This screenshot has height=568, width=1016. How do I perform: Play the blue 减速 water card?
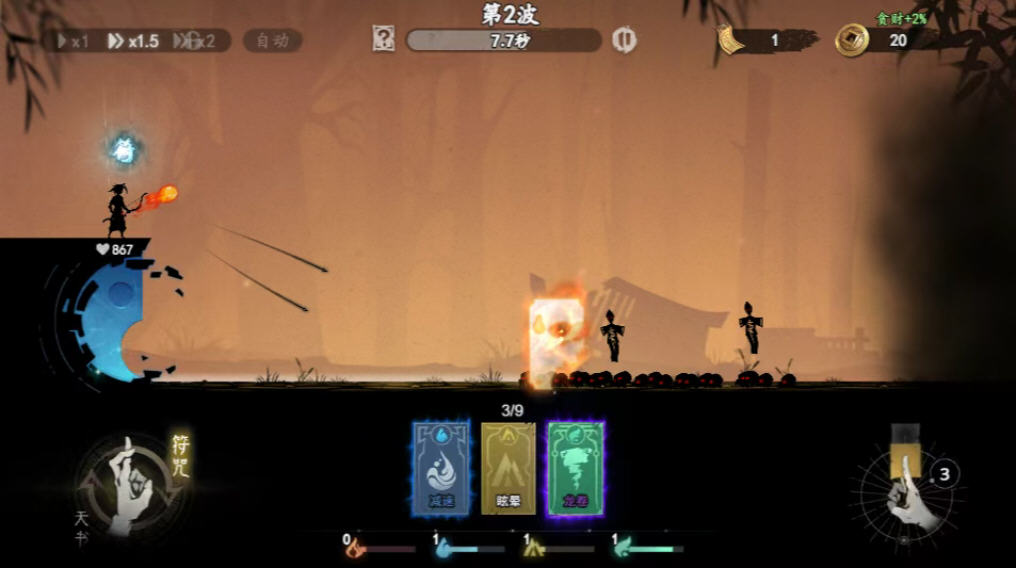[x=440, y=468]
